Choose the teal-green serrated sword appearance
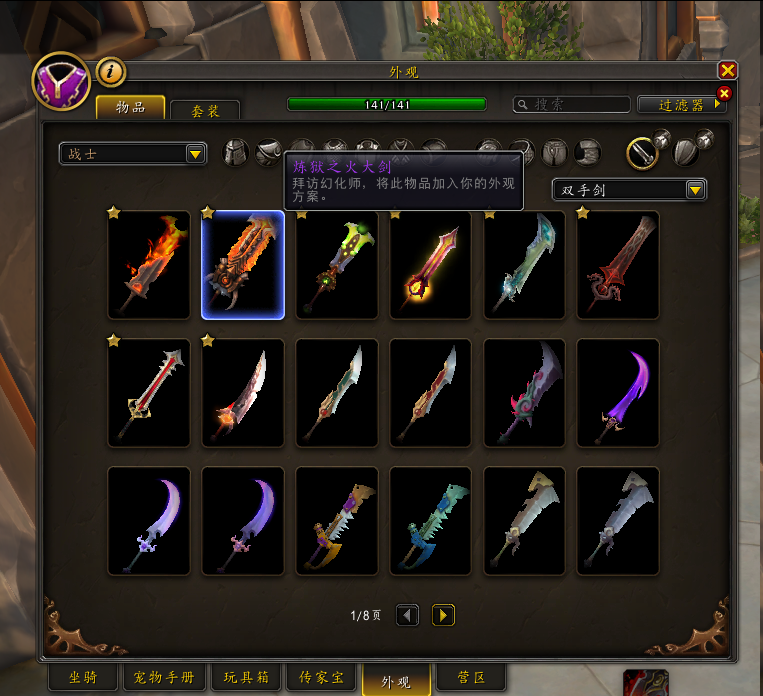 point(431,521)
